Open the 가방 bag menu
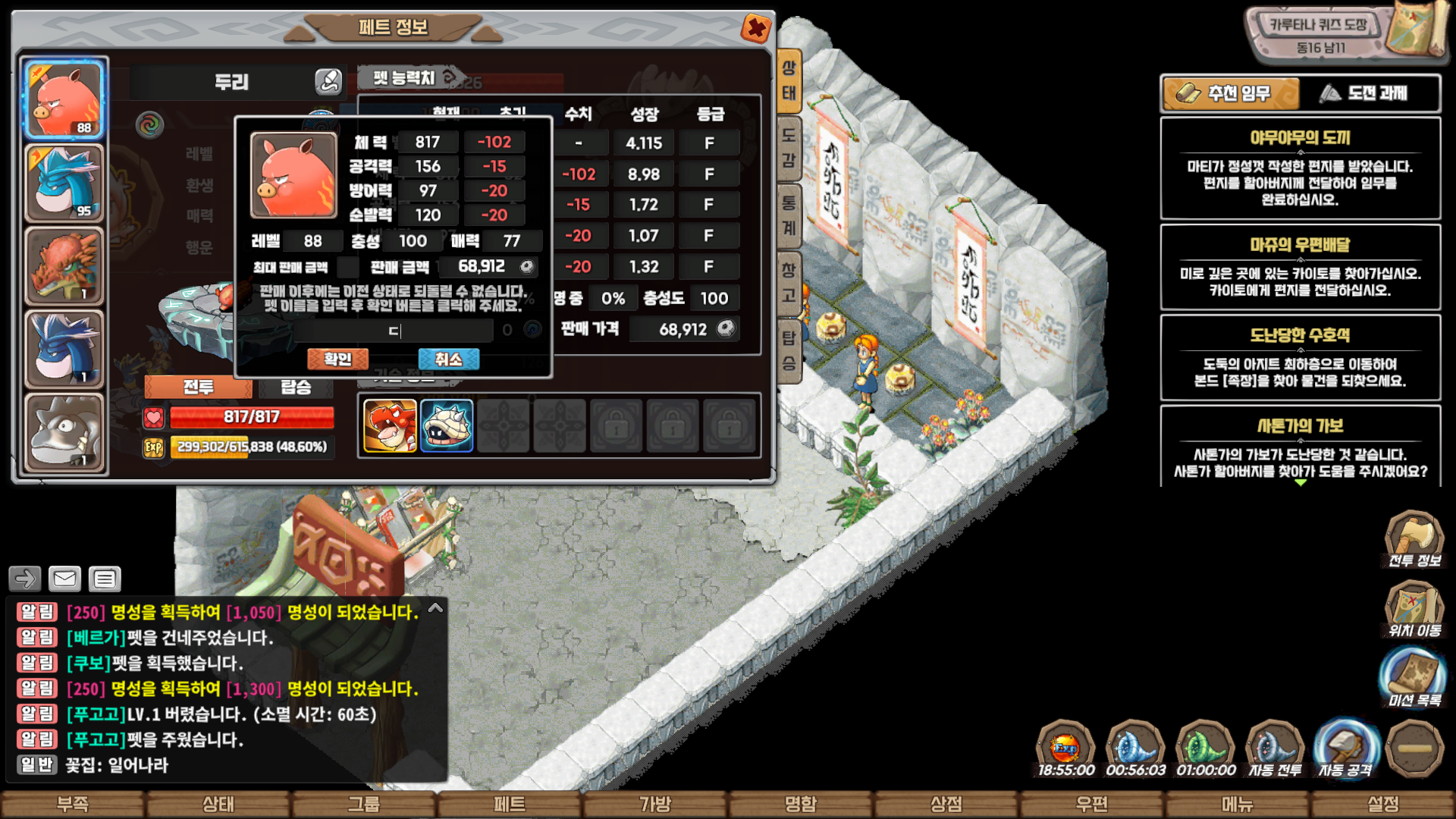Viewport: 1456px width, 819px height. coord(655,804)
